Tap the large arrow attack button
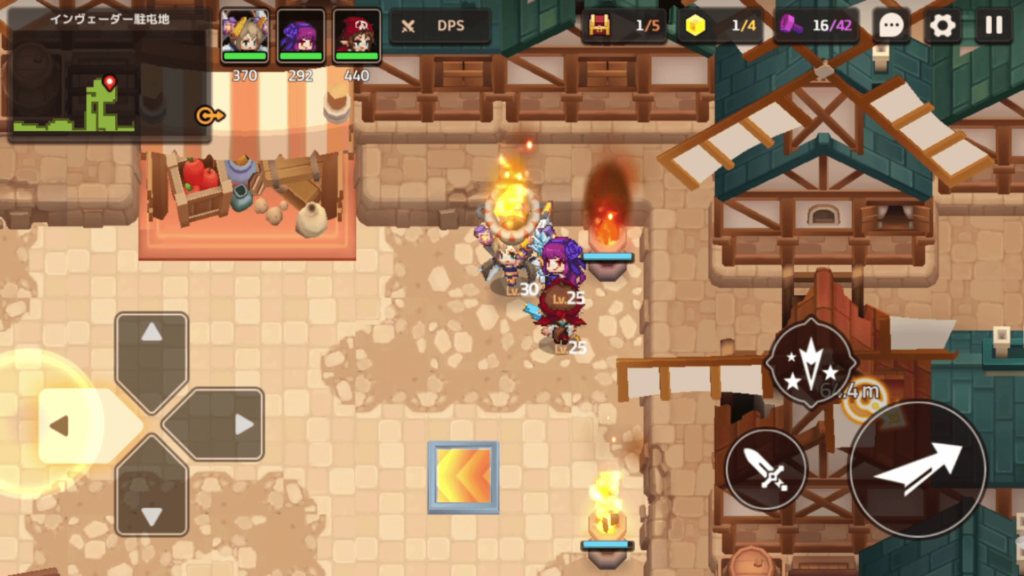This screenshot has width=1024, height=576. pos(917,468)
